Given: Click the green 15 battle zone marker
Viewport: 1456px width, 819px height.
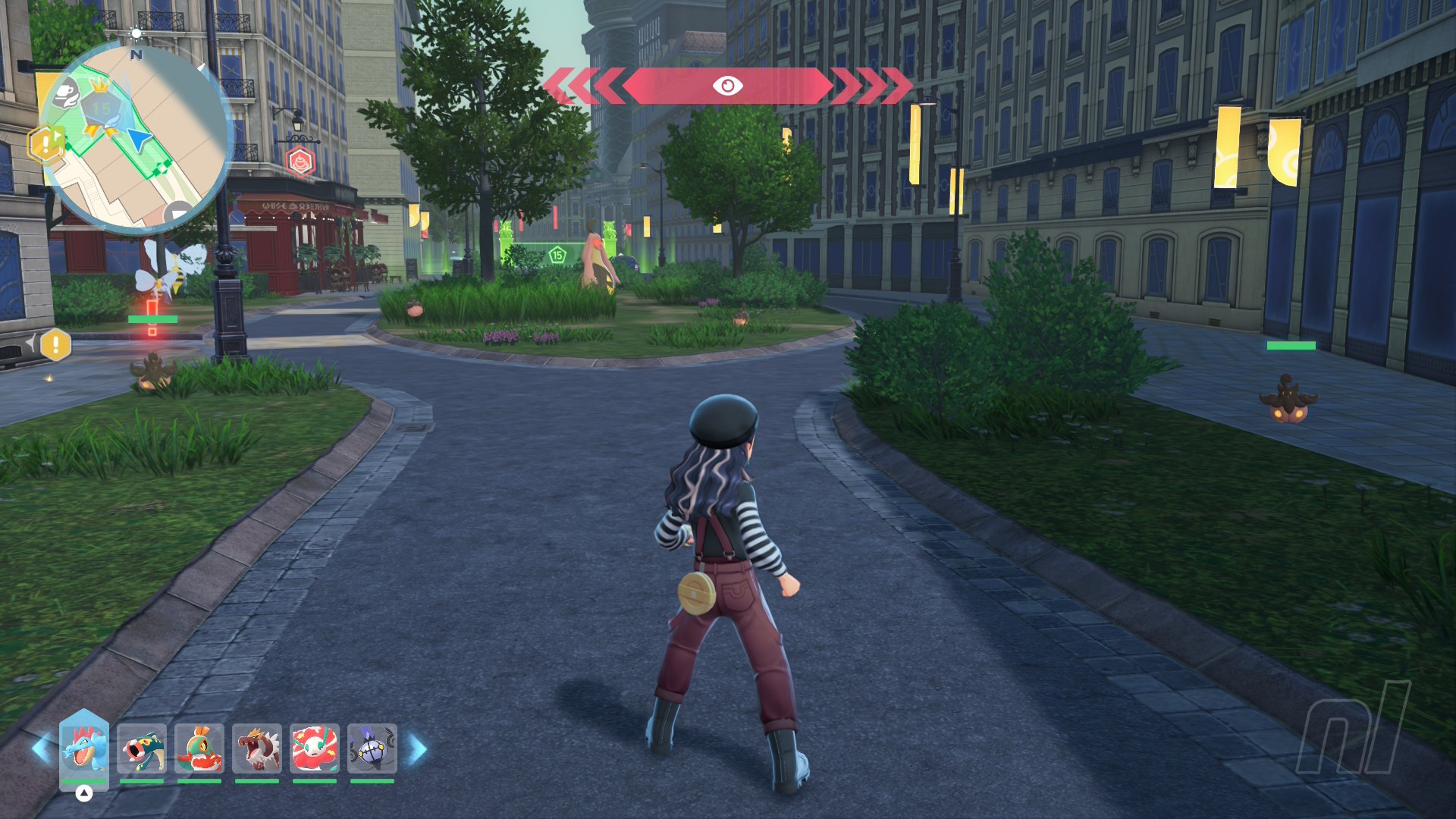Looking at the screenshot, I should click(x=557, y=255).
